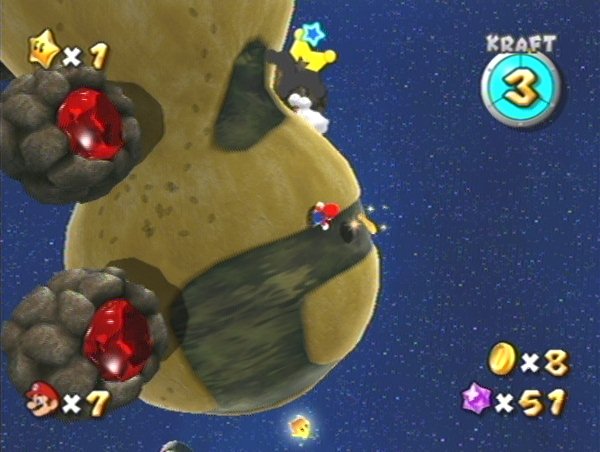
Task: Click the purple star bit icon
Action: (473, 401)
